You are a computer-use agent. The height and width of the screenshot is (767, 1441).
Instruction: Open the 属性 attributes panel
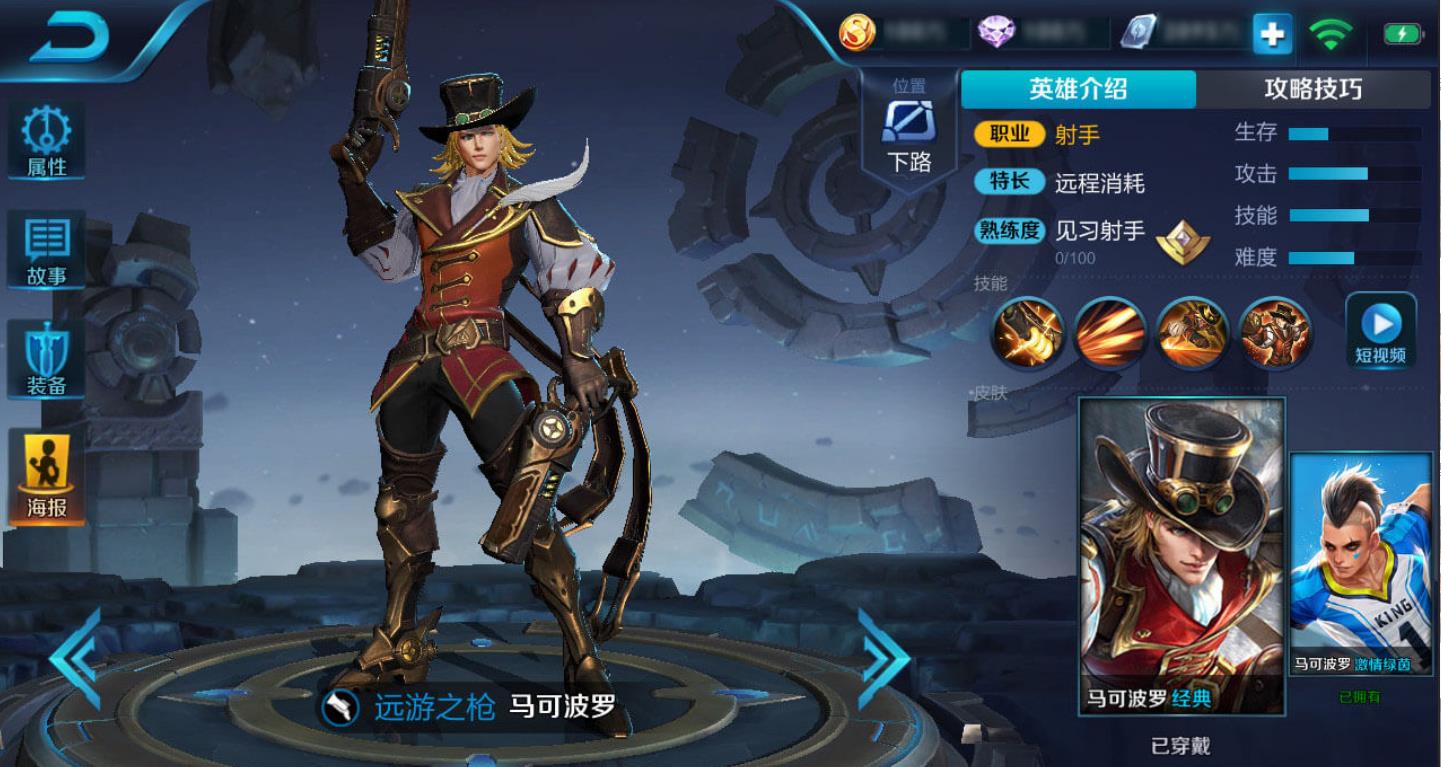click(46, 141)
